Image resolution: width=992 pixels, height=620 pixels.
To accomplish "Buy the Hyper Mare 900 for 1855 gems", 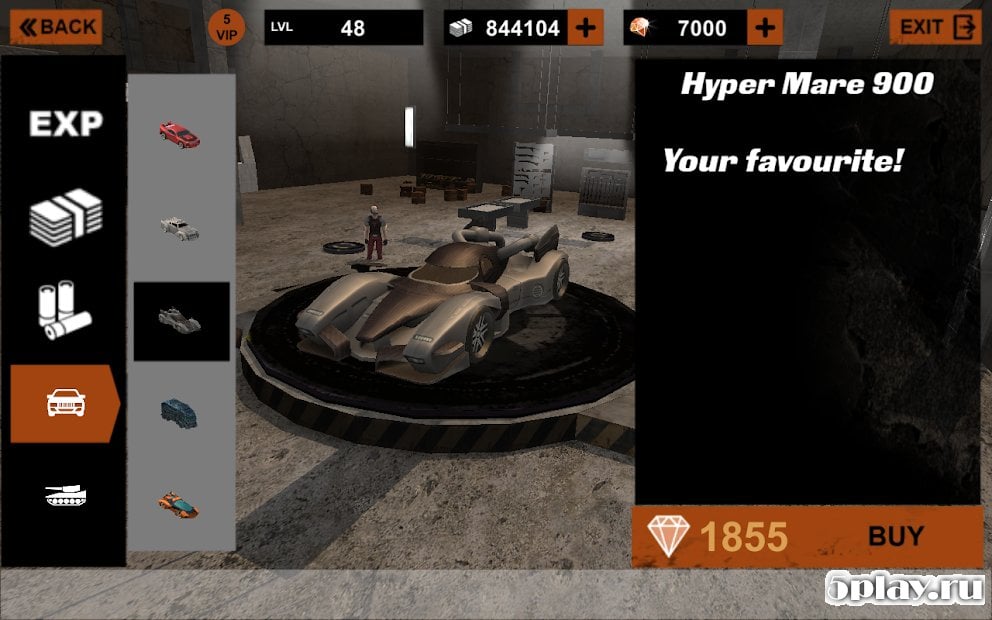I will point(807,536).
